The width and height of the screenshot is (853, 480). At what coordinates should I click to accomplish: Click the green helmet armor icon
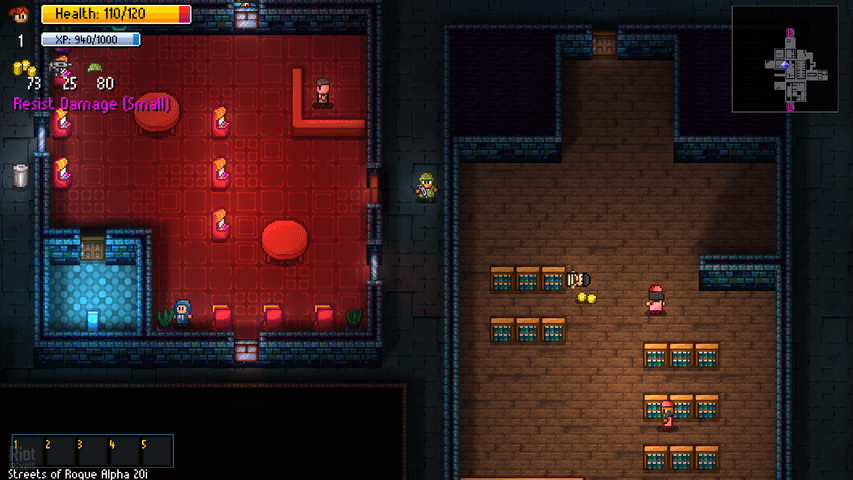[x=96, y=68]
